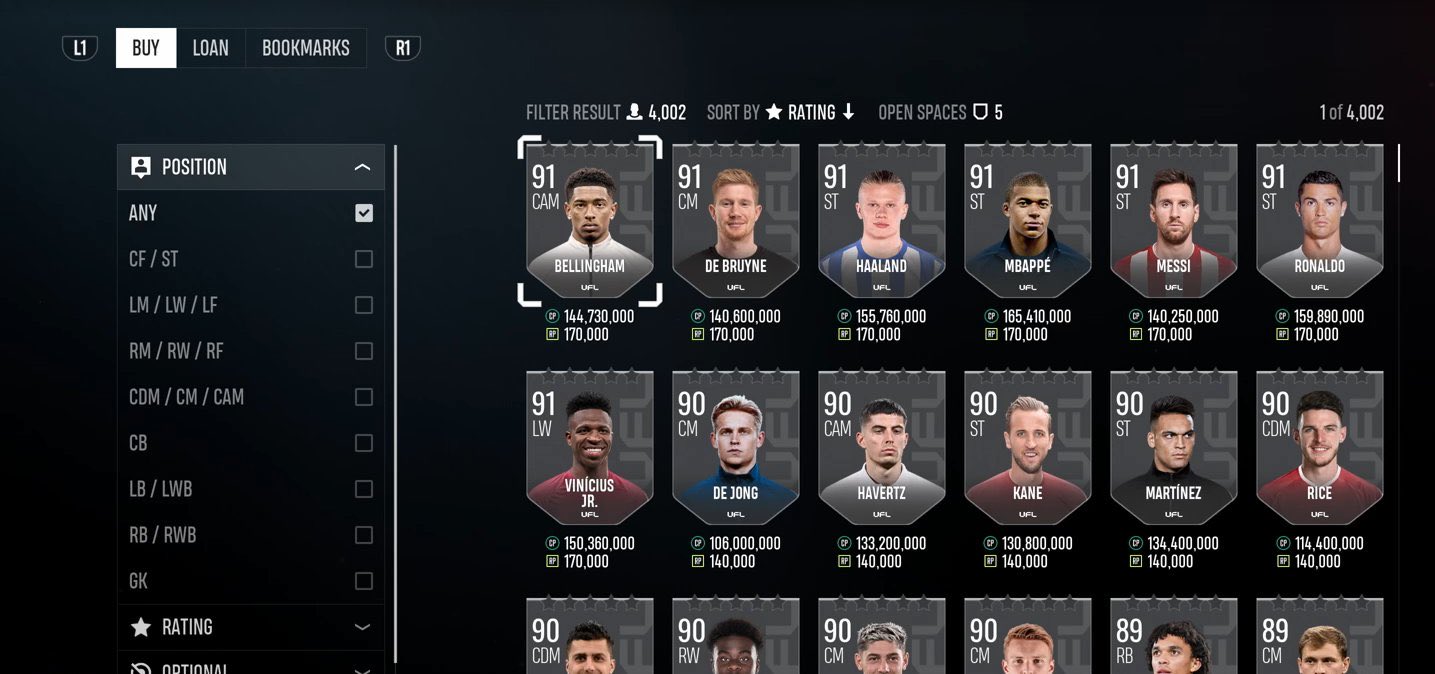This screenshot has width=1435, height=674.
Task: Choose the Vinícius Jr. player card
Action: coord(590,448)
